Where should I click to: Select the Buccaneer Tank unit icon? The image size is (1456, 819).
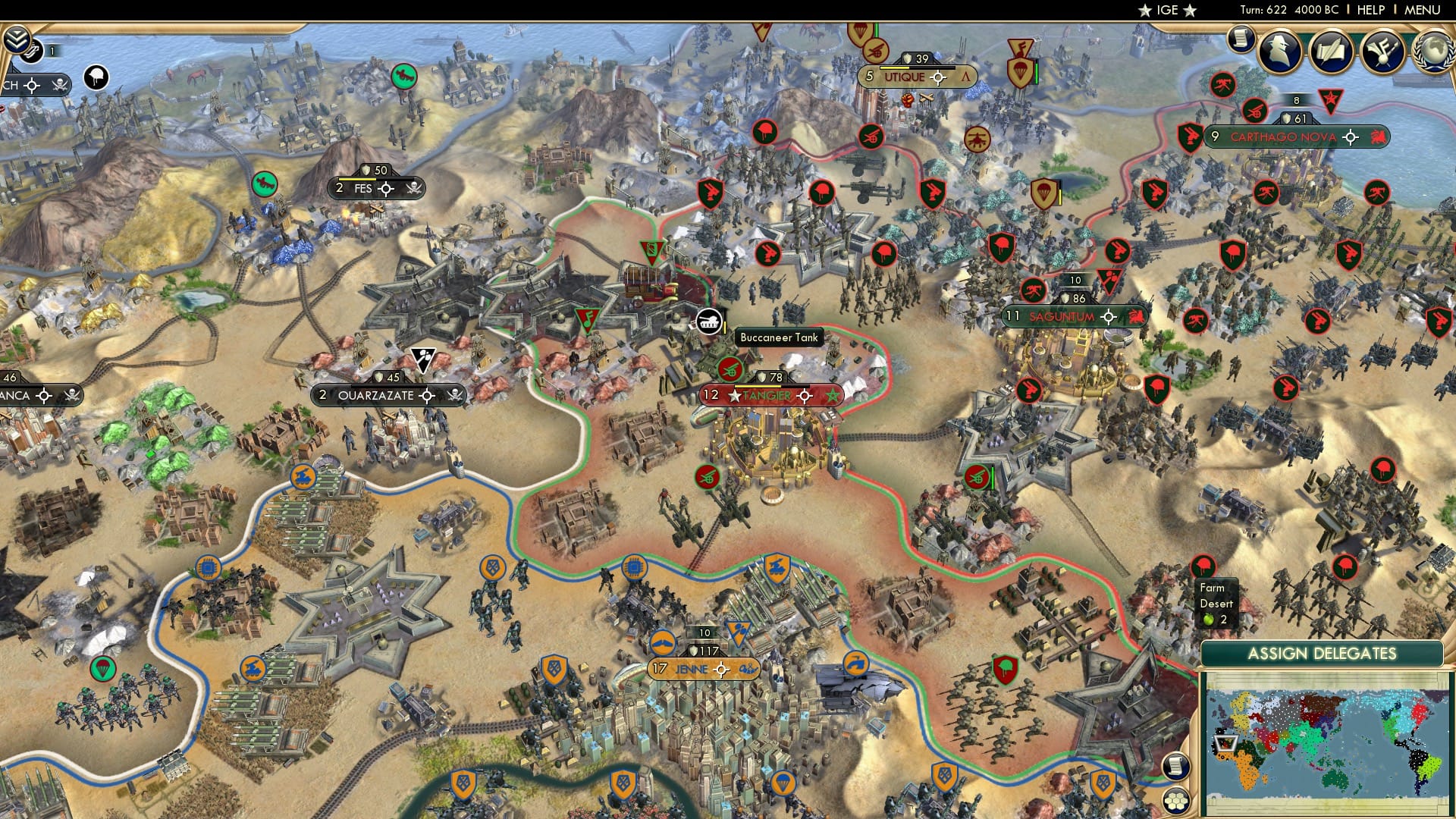[711, 321]
